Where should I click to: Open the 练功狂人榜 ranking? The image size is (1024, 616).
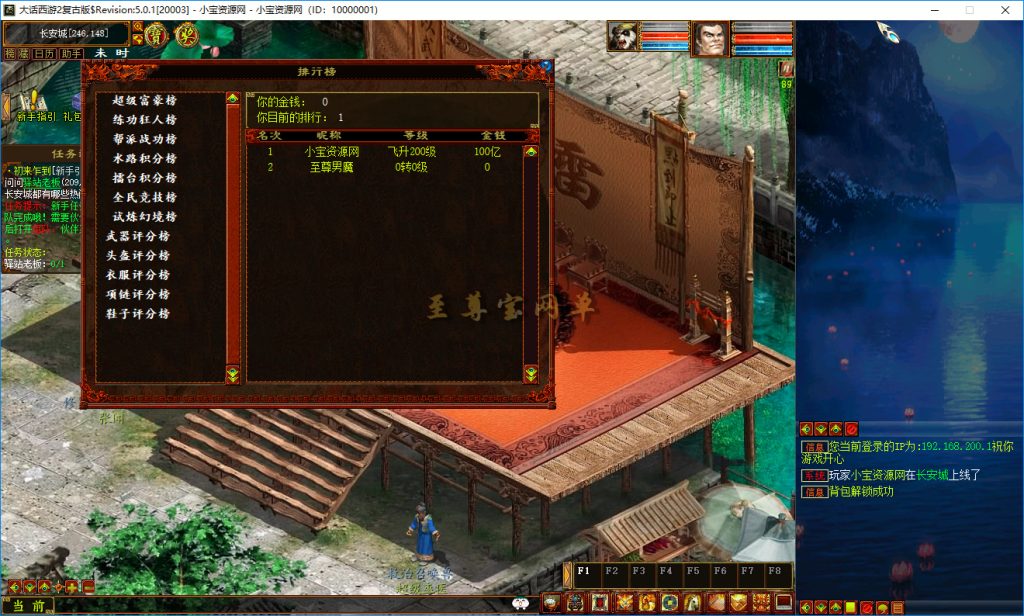point(144,120)
